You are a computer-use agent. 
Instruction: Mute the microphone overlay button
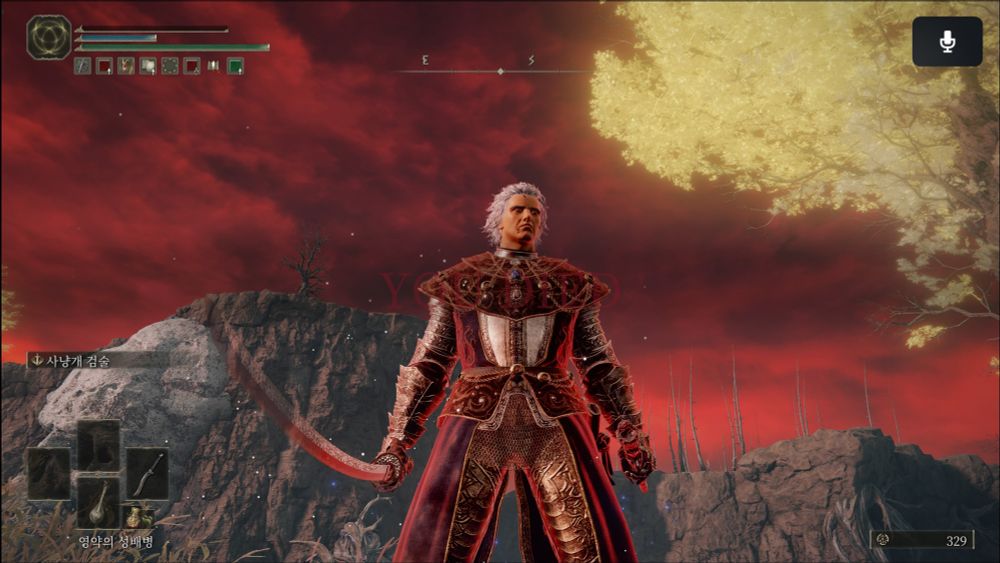tap(947, 42)
